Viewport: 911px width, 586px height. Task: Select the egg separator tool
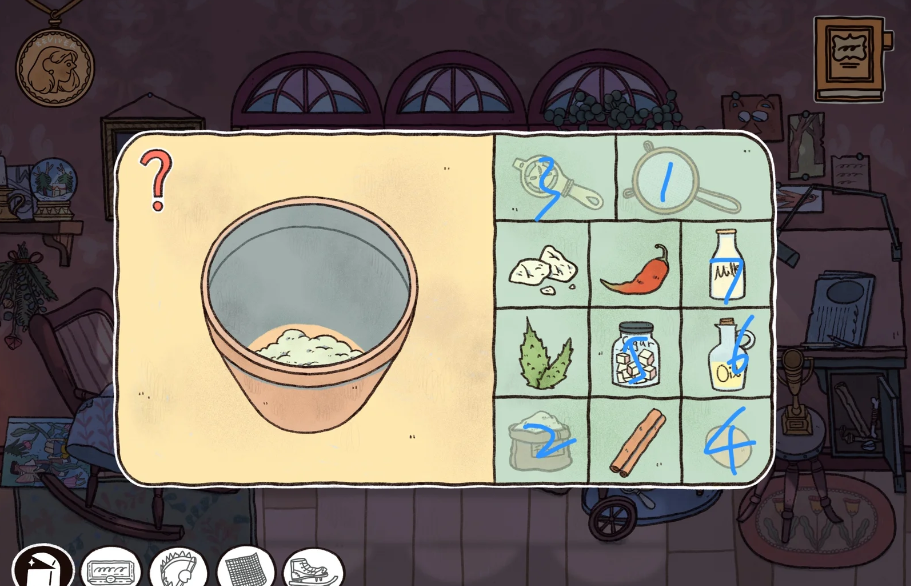554,181
